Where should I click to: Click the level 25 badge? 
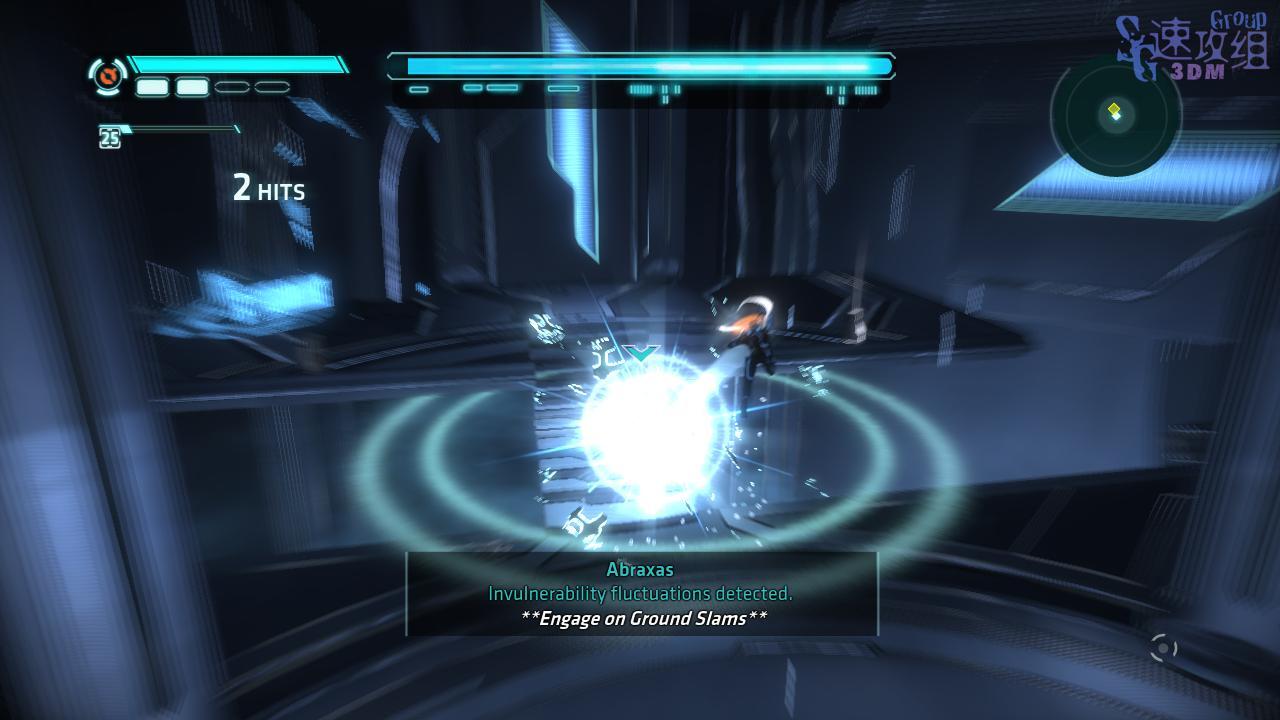pos(110,138)
